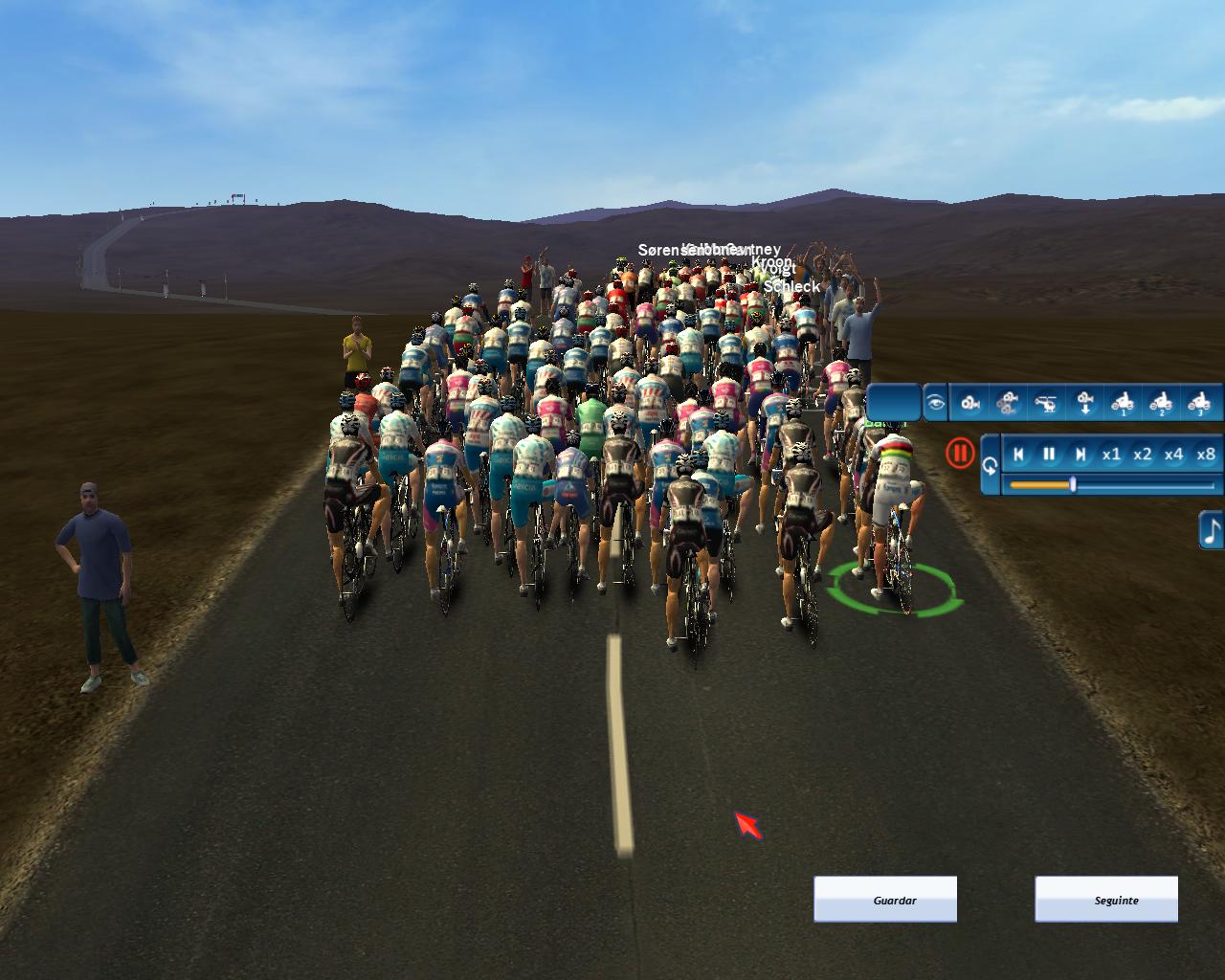The image size is (1225, 980).
Task: Toggle the eye visibility icon
Action: click(935, 403)
